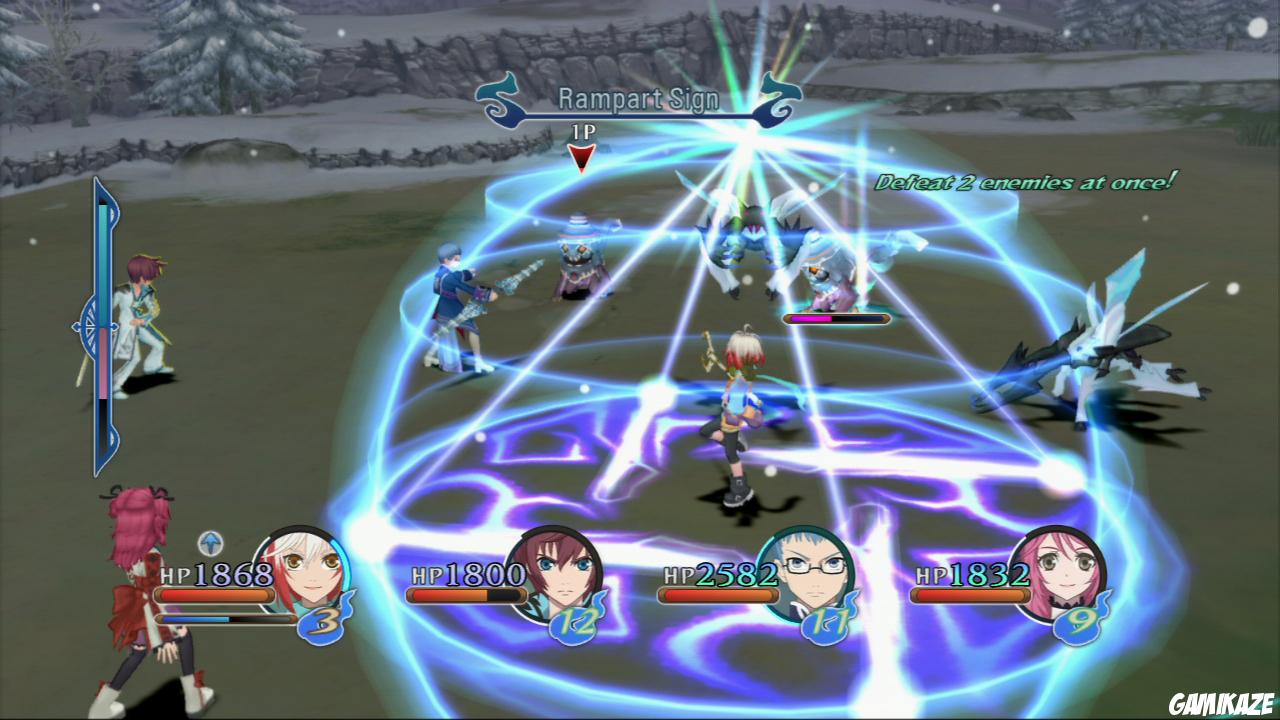Click the blue buff arrow above the first portrait
Viewport: 1280px width, 720px height.
(212, 544)
